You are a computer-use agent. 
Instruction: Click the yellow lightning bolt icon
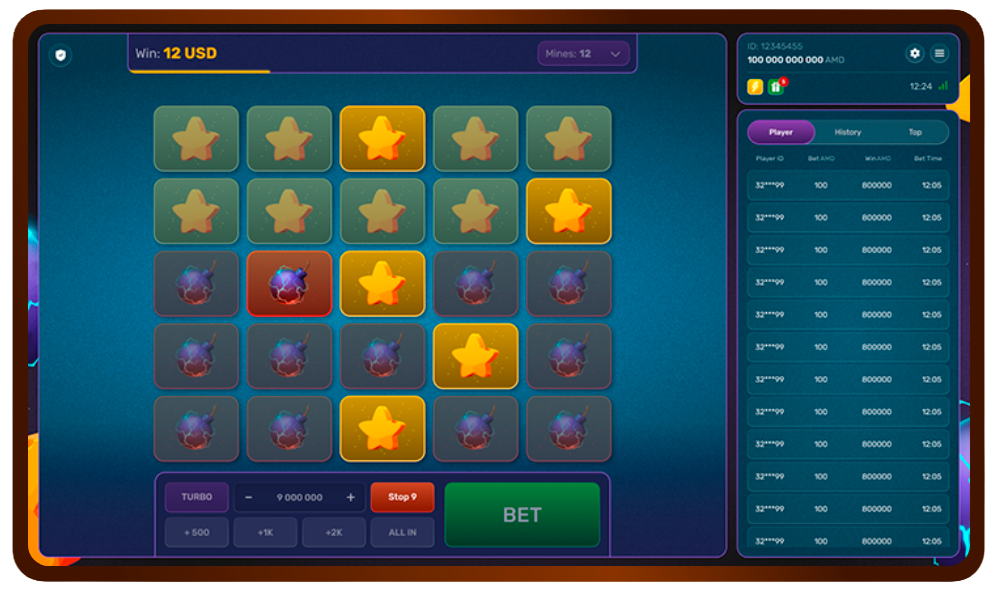tap(755, 87)
